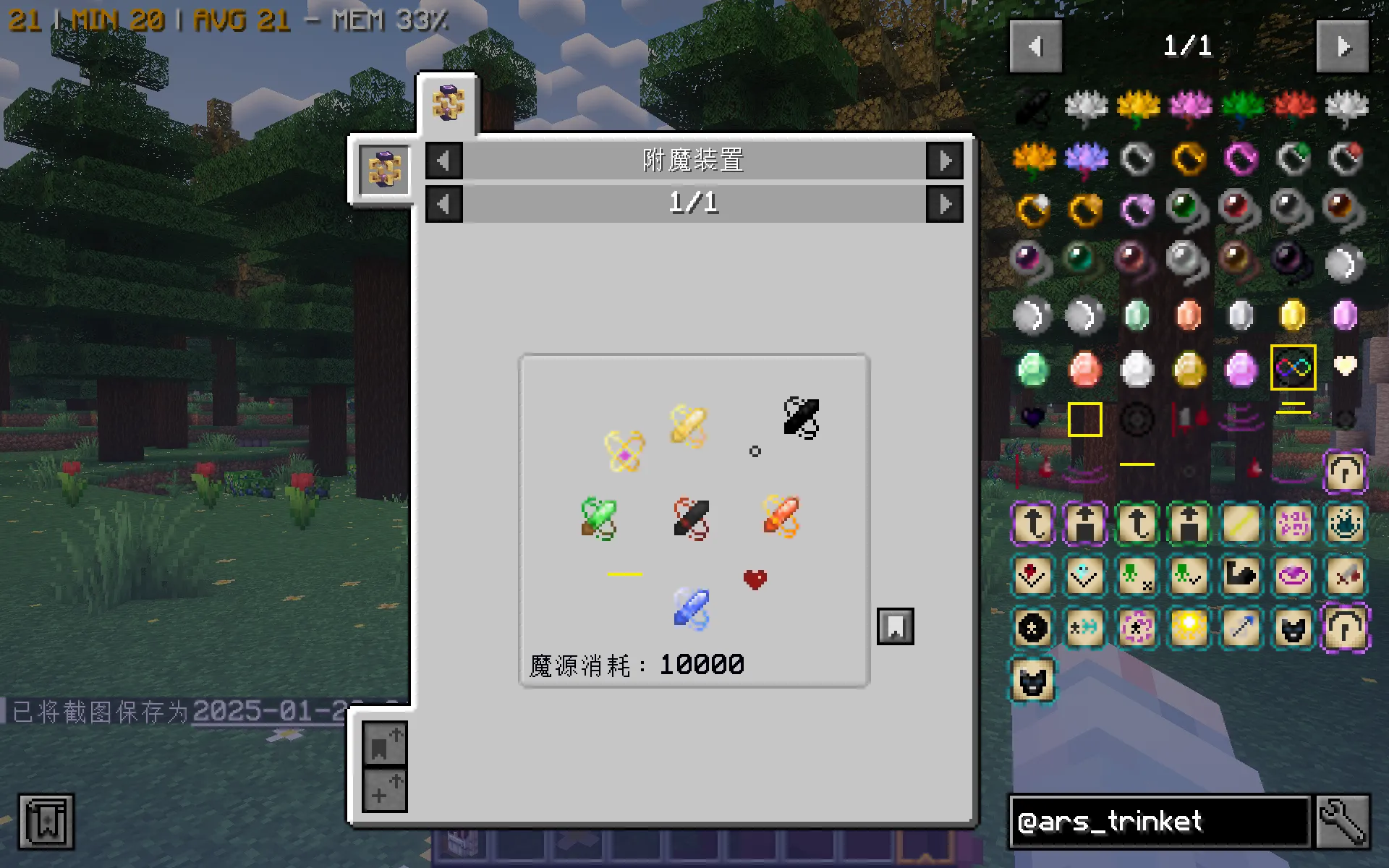Toggle the bookmark flag beside the recipe

tap(896, 626)
